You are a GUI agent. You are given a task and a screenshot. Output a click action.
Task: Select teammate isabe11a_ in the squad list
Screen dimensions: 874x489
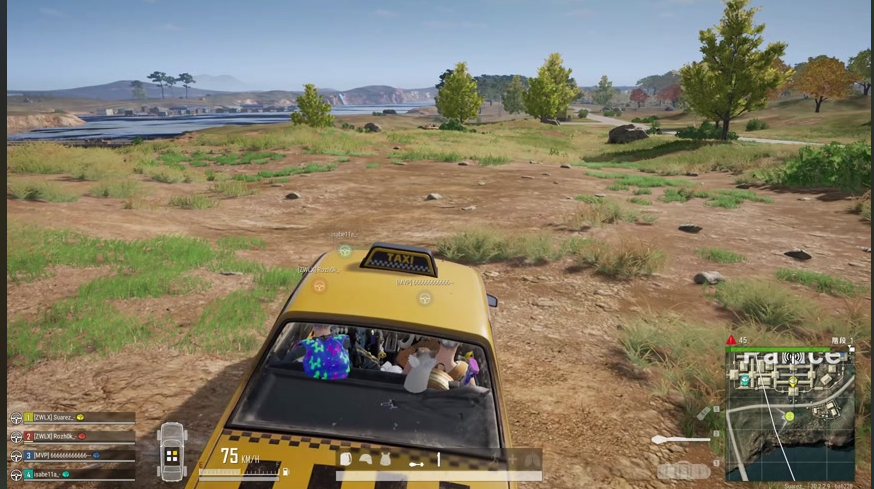pos(72,473)
